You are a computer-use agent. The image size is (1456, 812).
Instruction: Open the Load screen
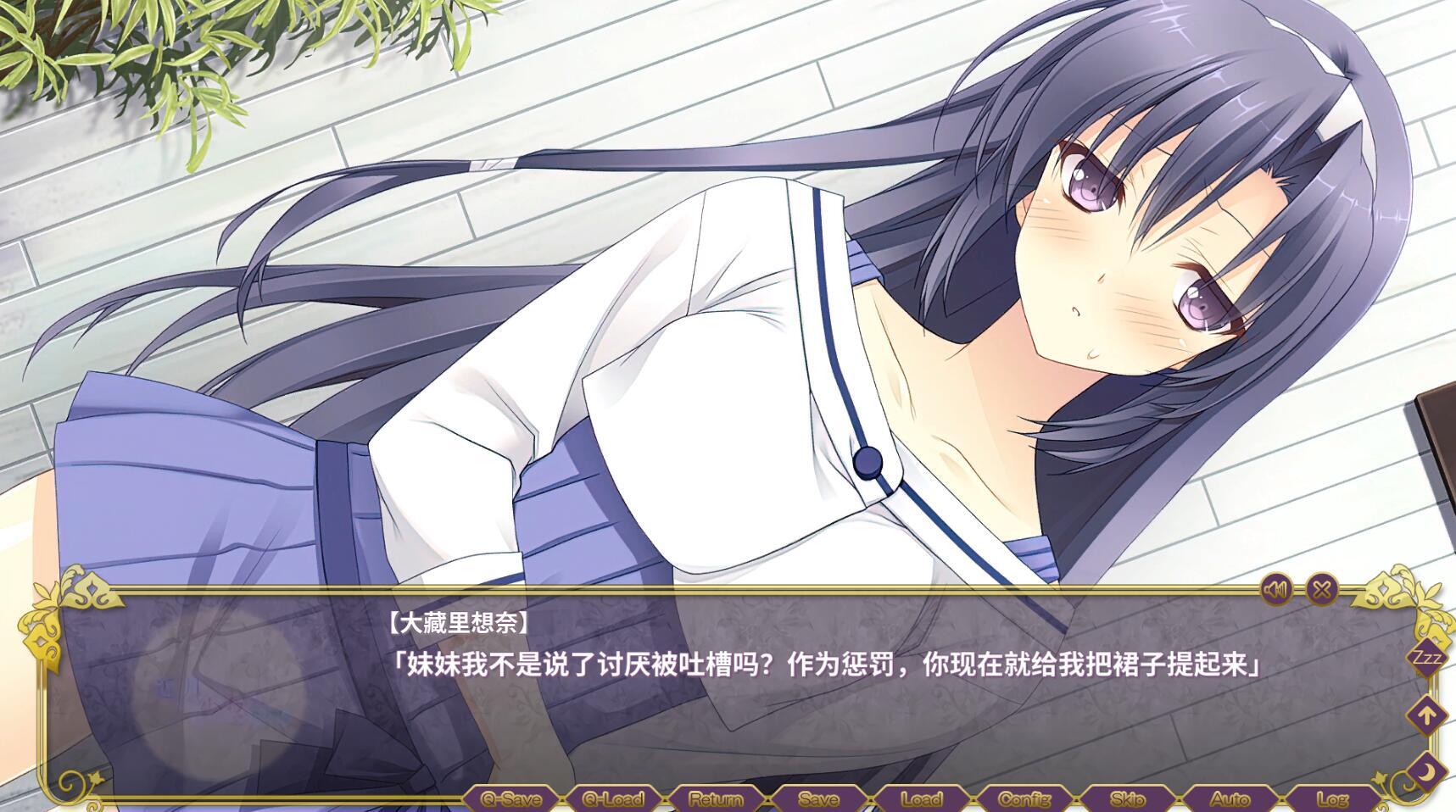[924, 798]
